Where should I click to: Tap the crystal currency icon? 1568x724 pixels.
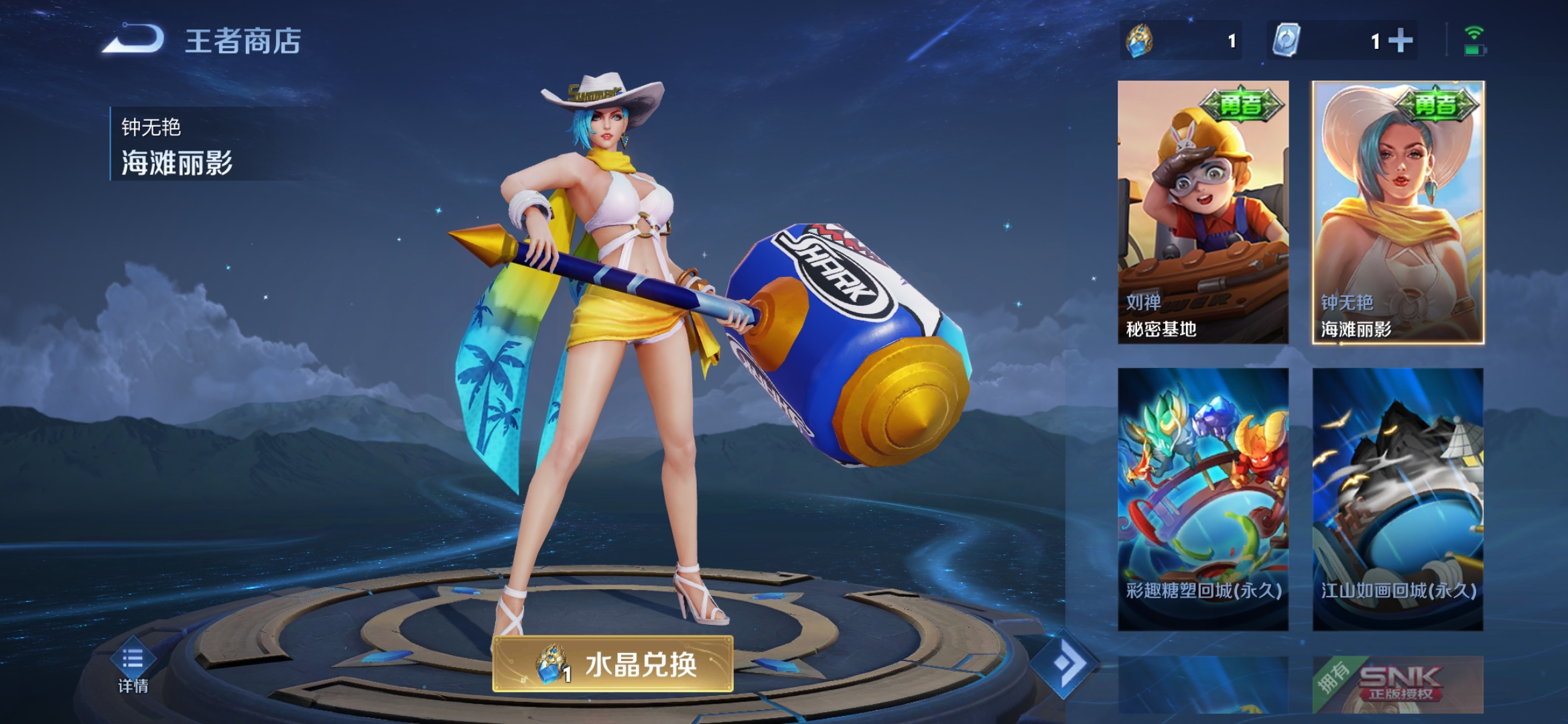tap(1140, 41)
